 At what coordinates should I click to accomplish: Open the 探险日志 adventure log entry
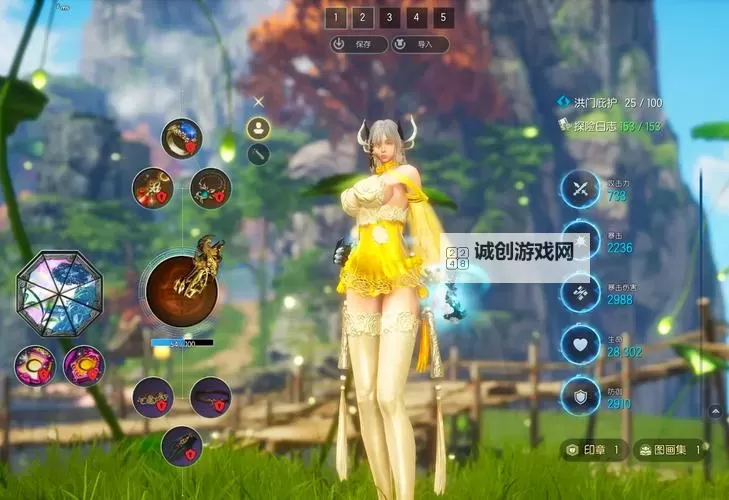click(610, 125)
